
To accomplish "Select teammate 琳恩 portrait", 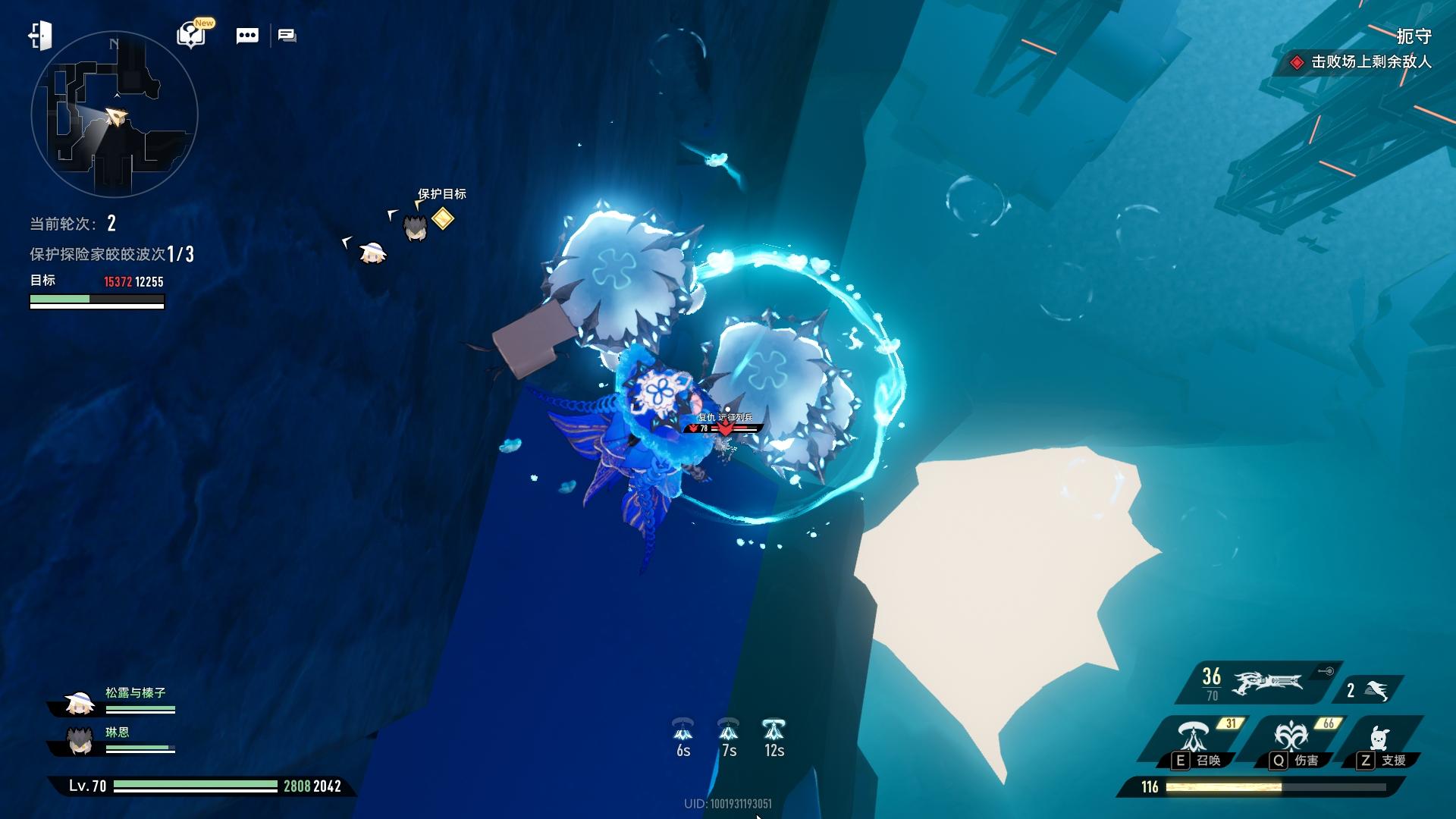I will [x=79, y=741].
